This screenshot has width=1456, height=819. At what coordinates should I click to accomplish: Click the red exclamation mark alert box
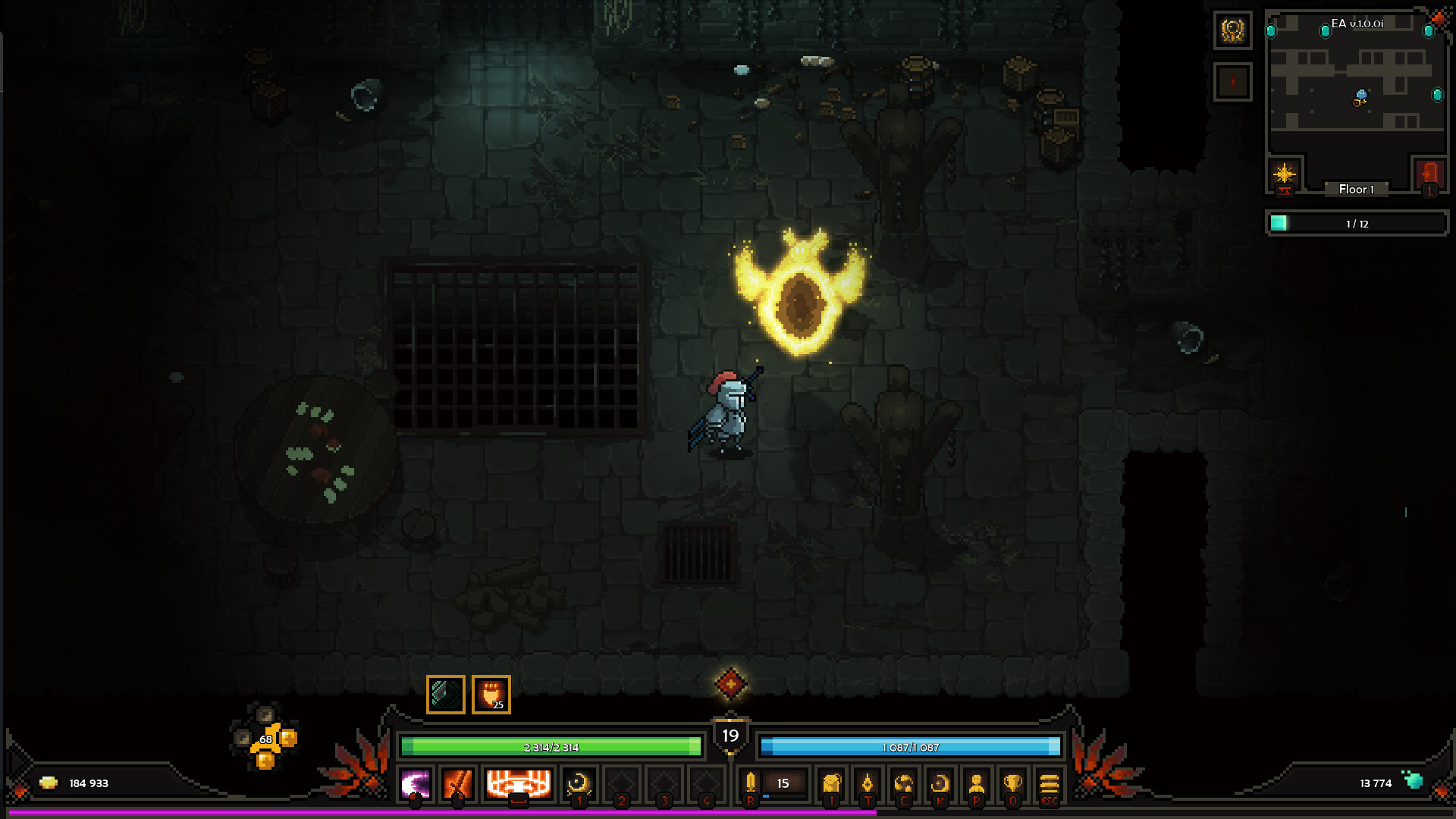click(x=1232, y=82)
